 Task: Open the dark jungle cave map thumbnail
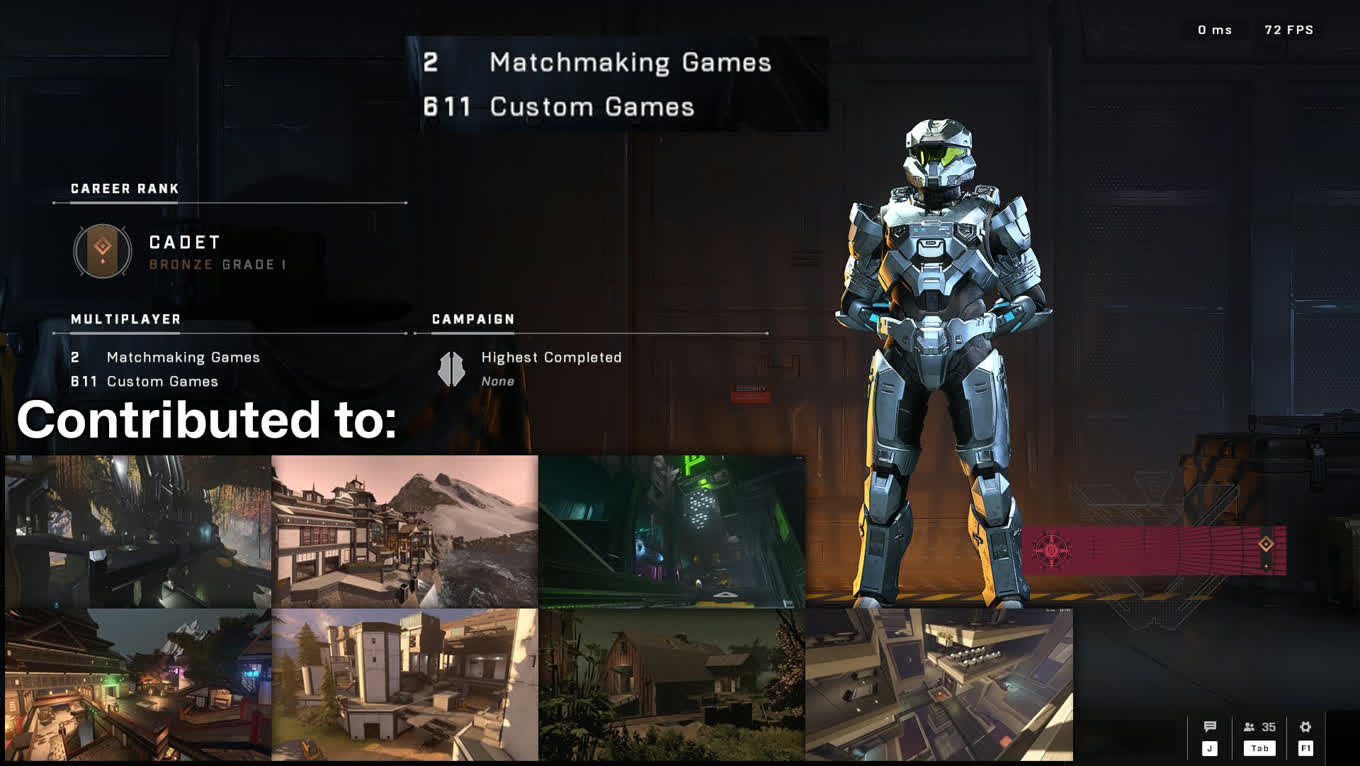pos(137,531)
